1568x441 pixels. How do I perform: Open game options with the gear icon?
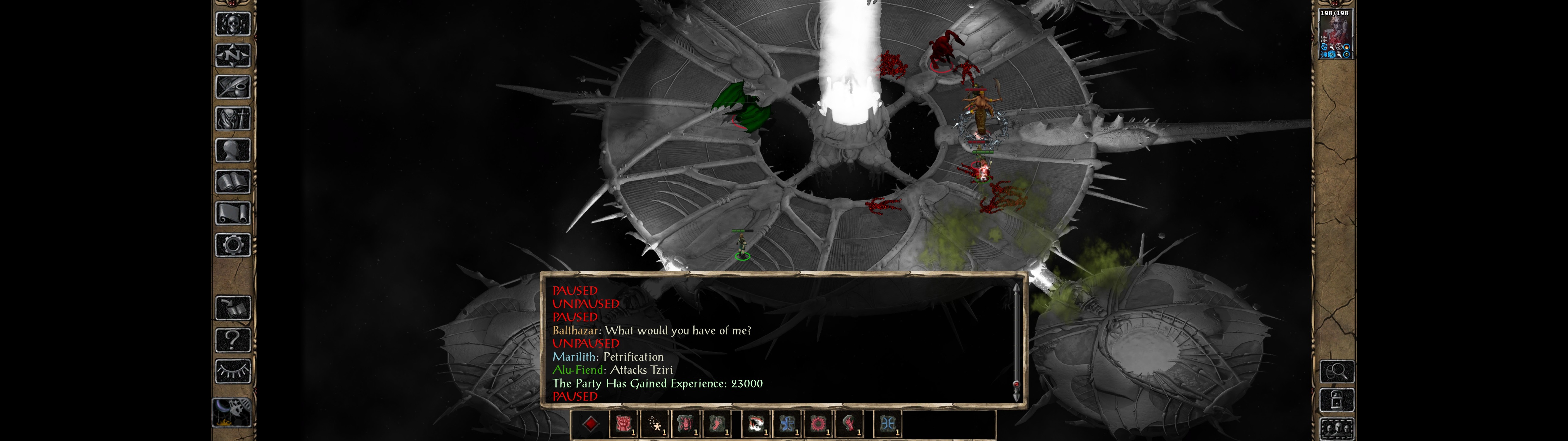click(232, 245)
